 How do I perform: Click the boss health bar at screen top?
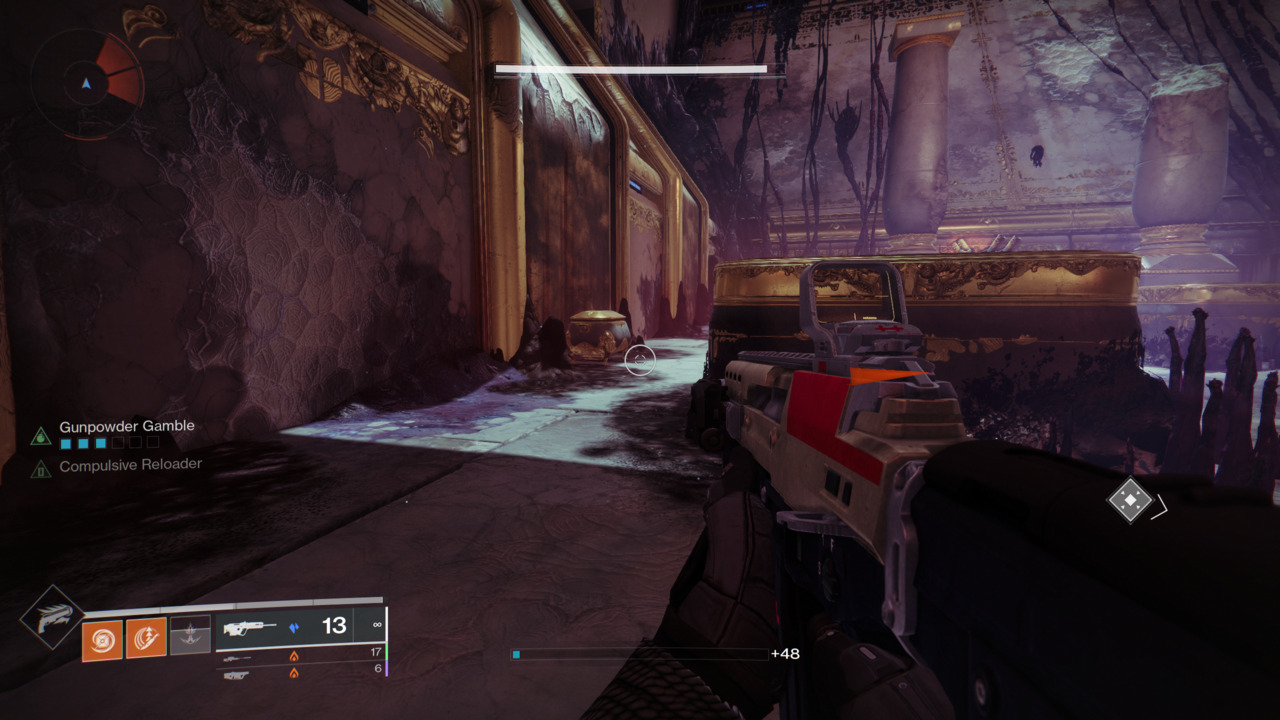(x=630, y=69)
